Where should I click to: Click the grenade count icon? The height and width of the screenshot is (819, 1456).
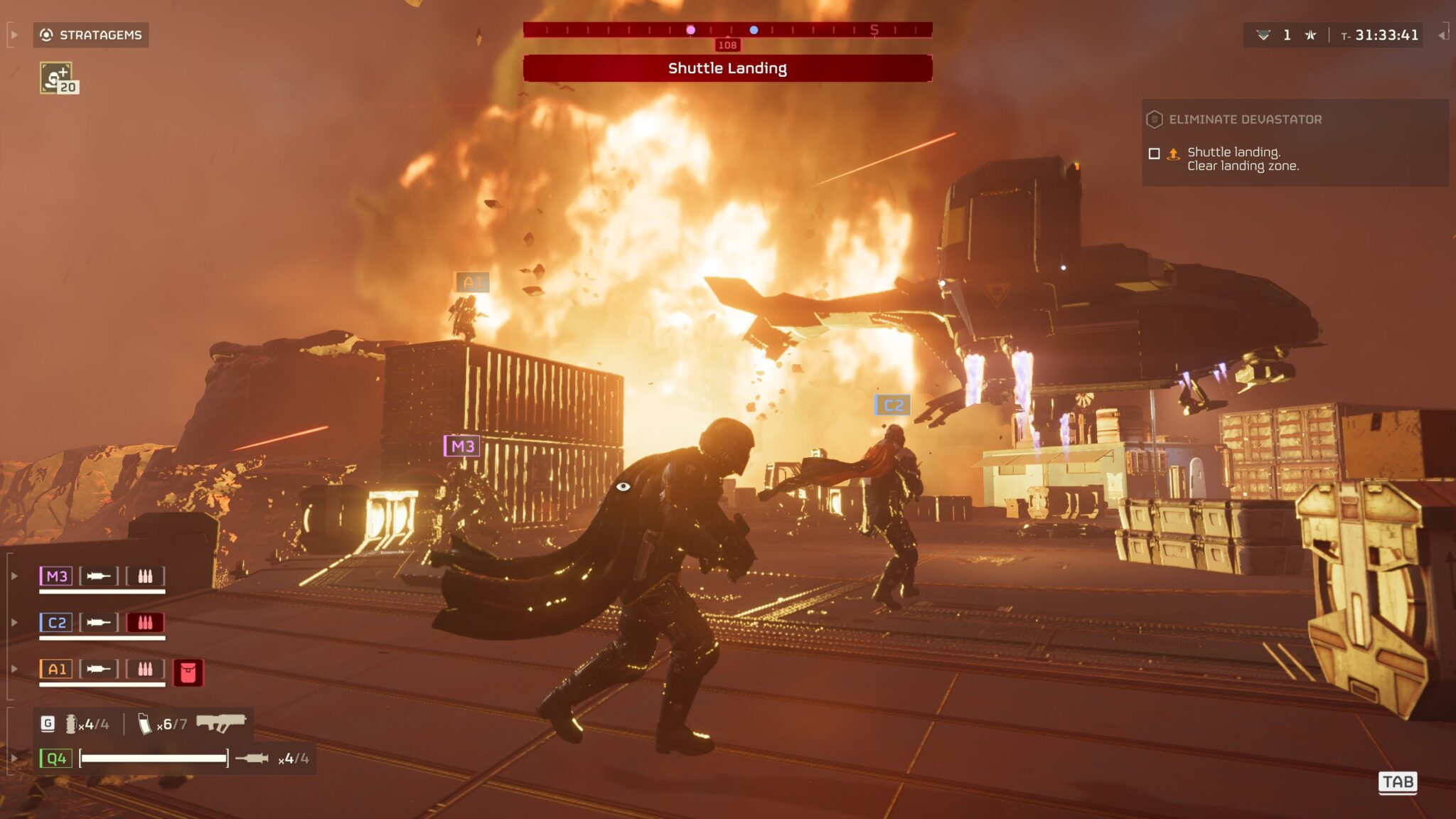tap(71, 724)
